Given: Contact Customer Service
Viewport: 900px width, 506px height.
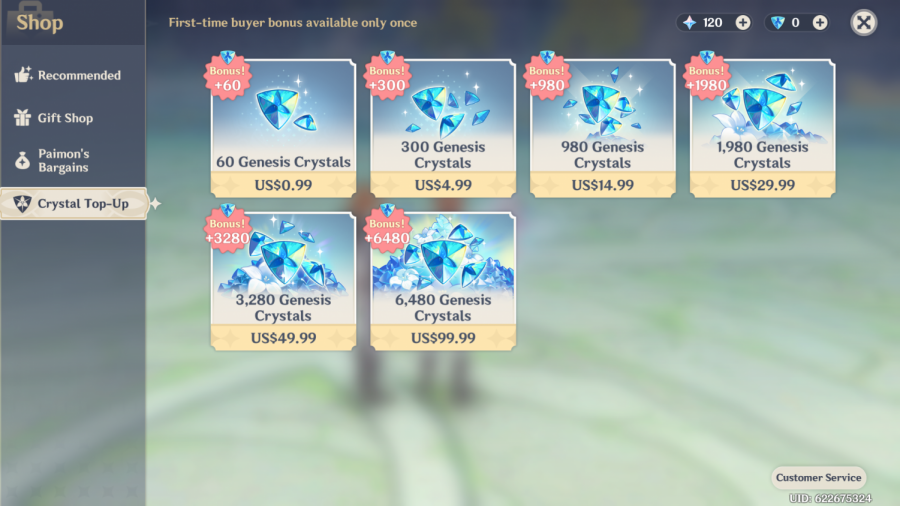Looking at the screenshot, I should pyautogui.click(x=818, y=477).
